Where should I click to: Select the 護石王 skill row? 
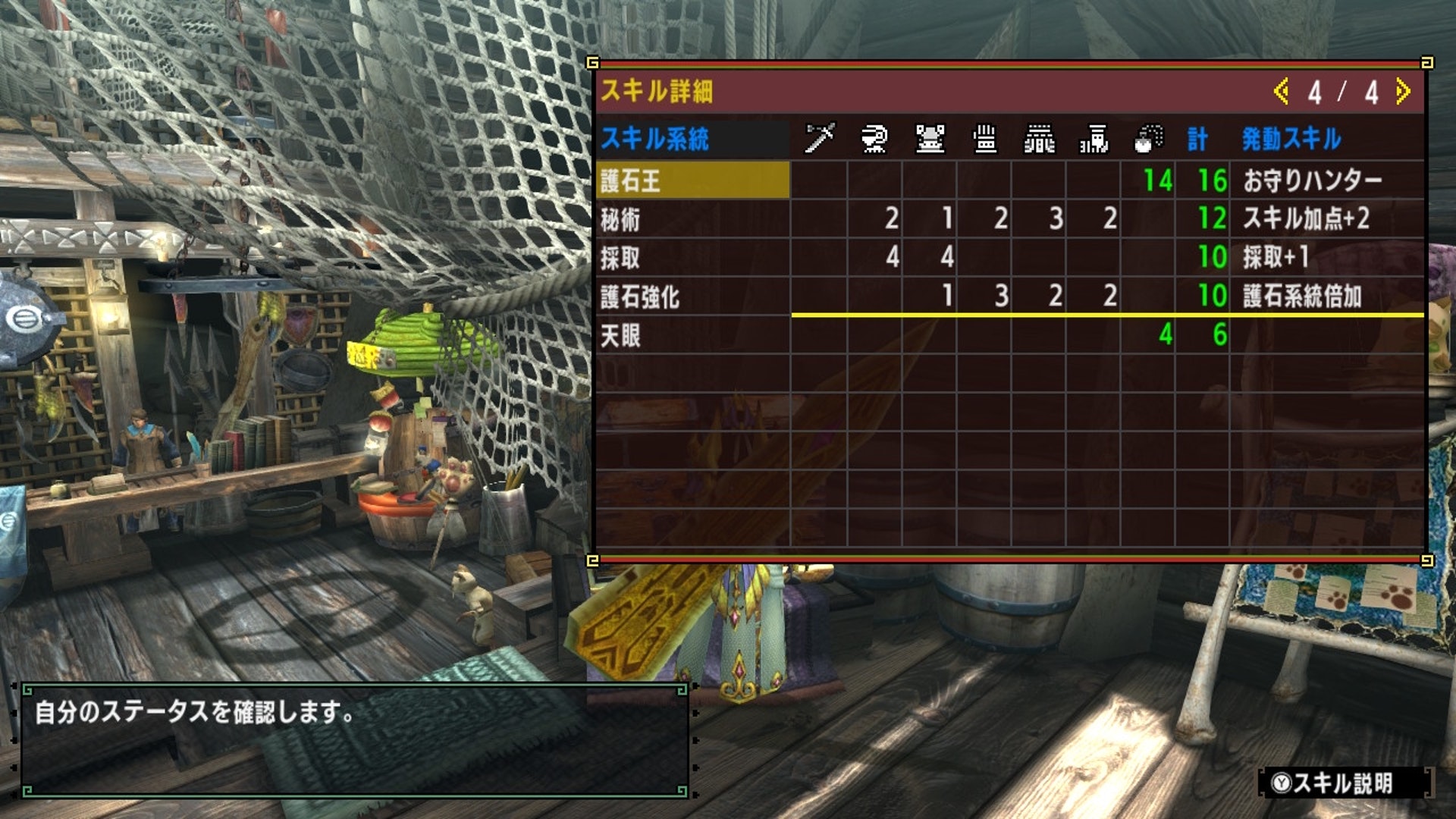(x=692, y=180)
